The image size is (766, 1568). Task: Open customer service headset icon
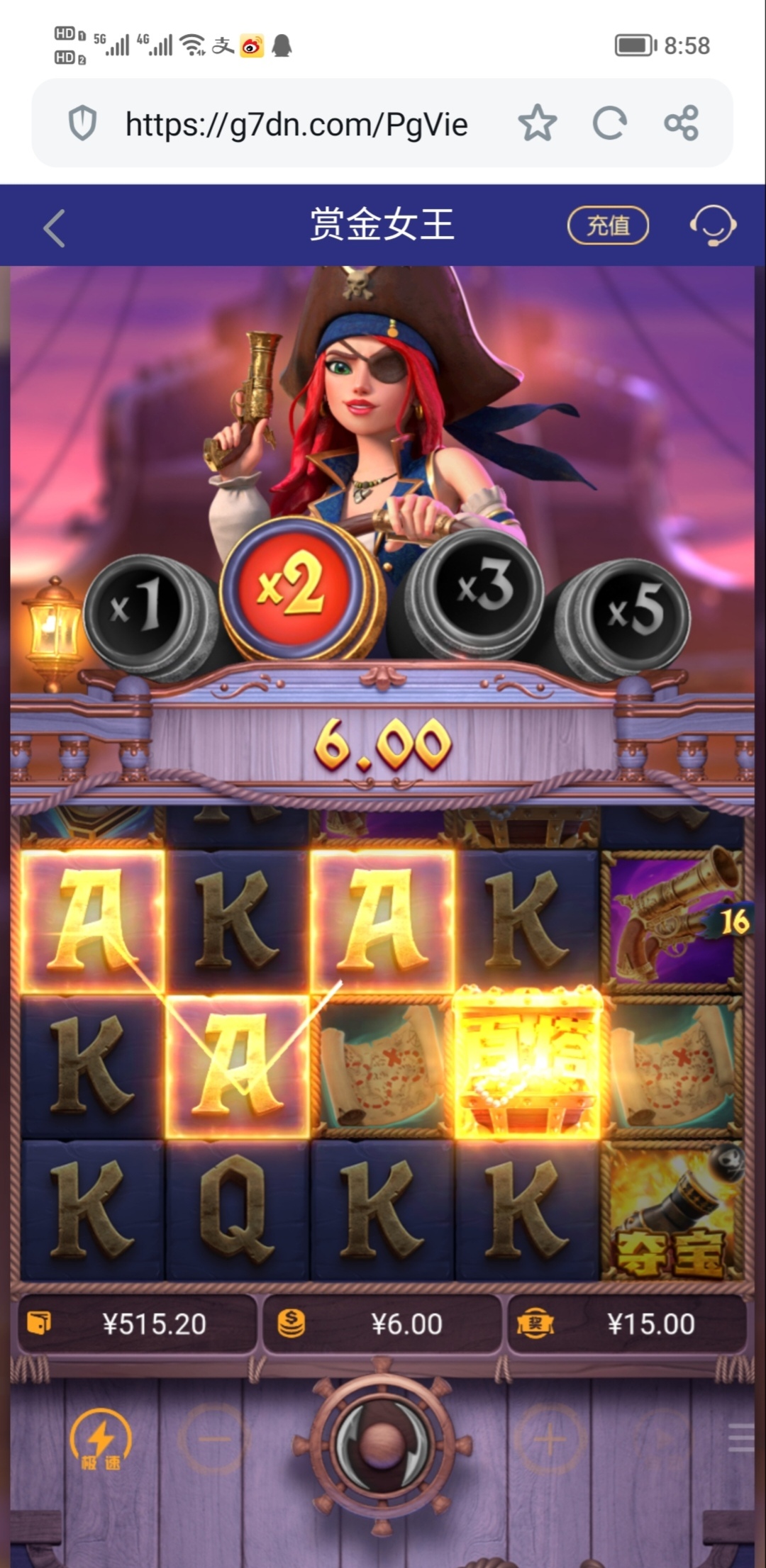point(712,225)
